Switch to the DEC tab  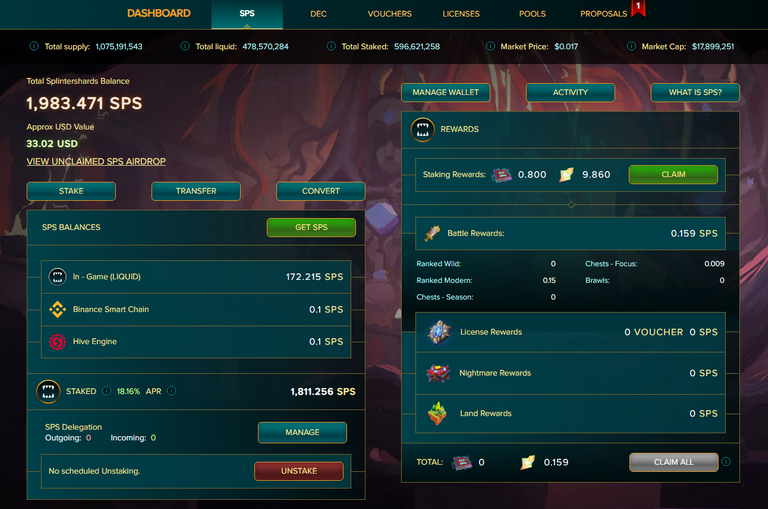click(x=318, y=14)
